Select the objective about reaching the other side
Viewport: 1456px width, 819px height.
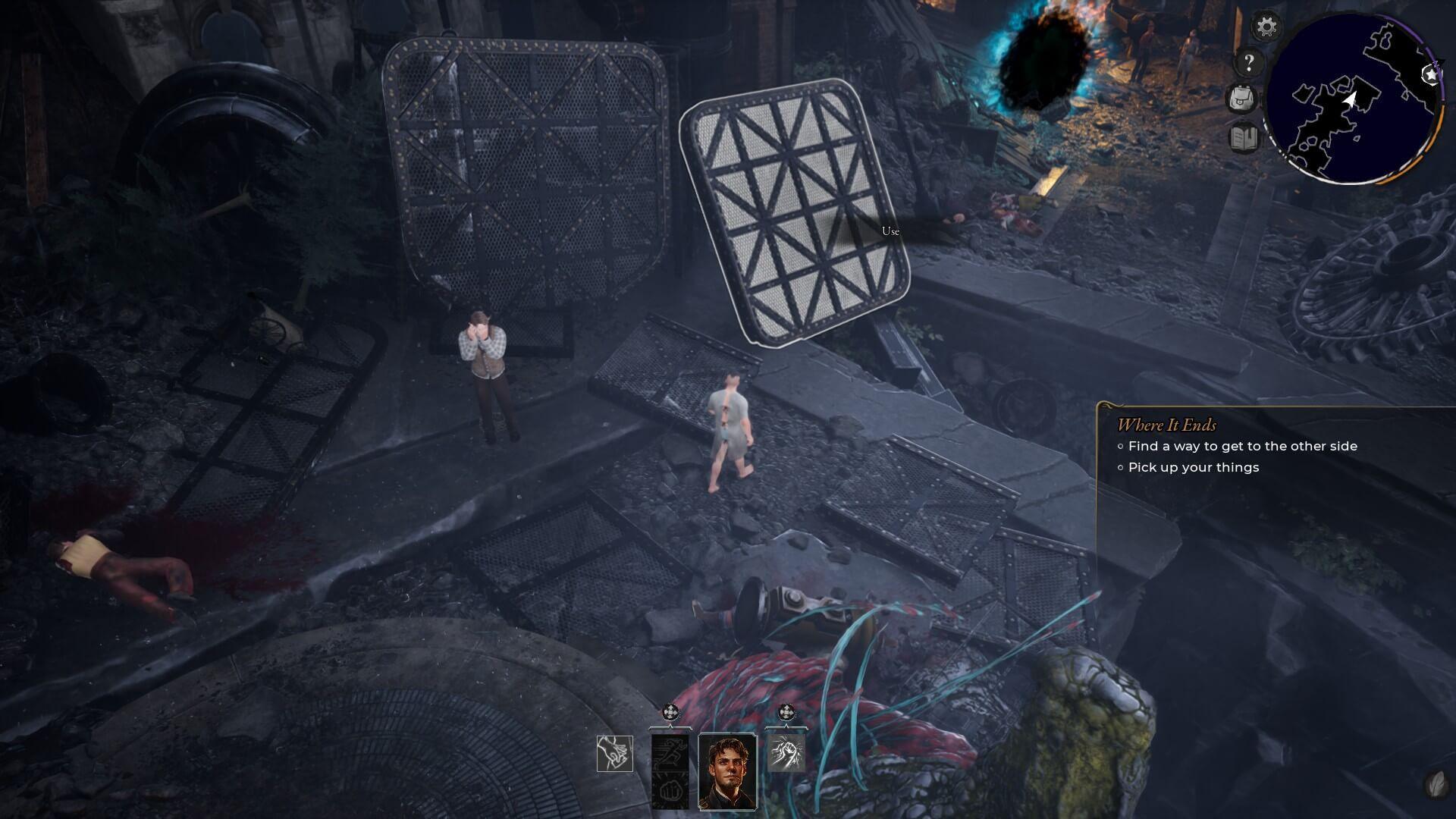(1242, 446)
